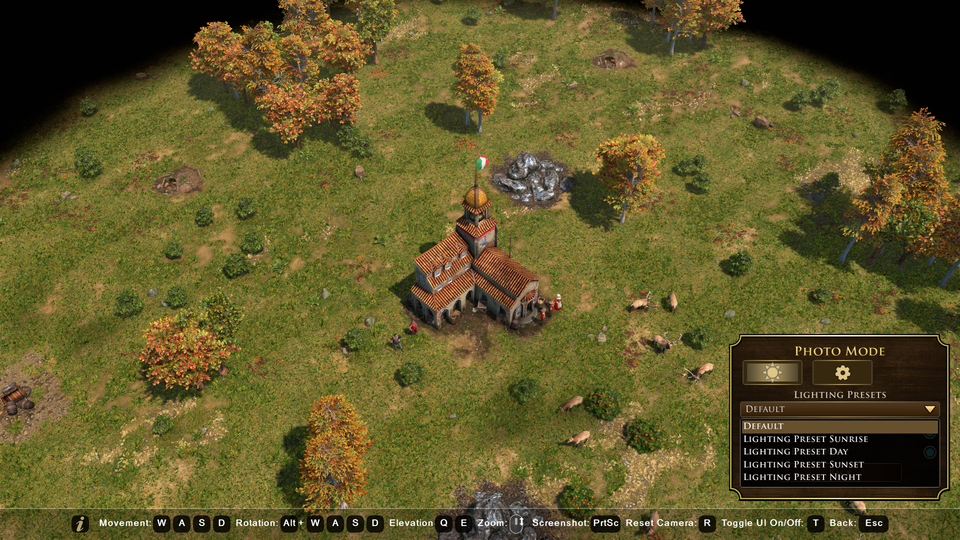Screen dimensions: 960x540
Task: Choose Lighting Preset Sunrise
Action: (x=838, y=439)
